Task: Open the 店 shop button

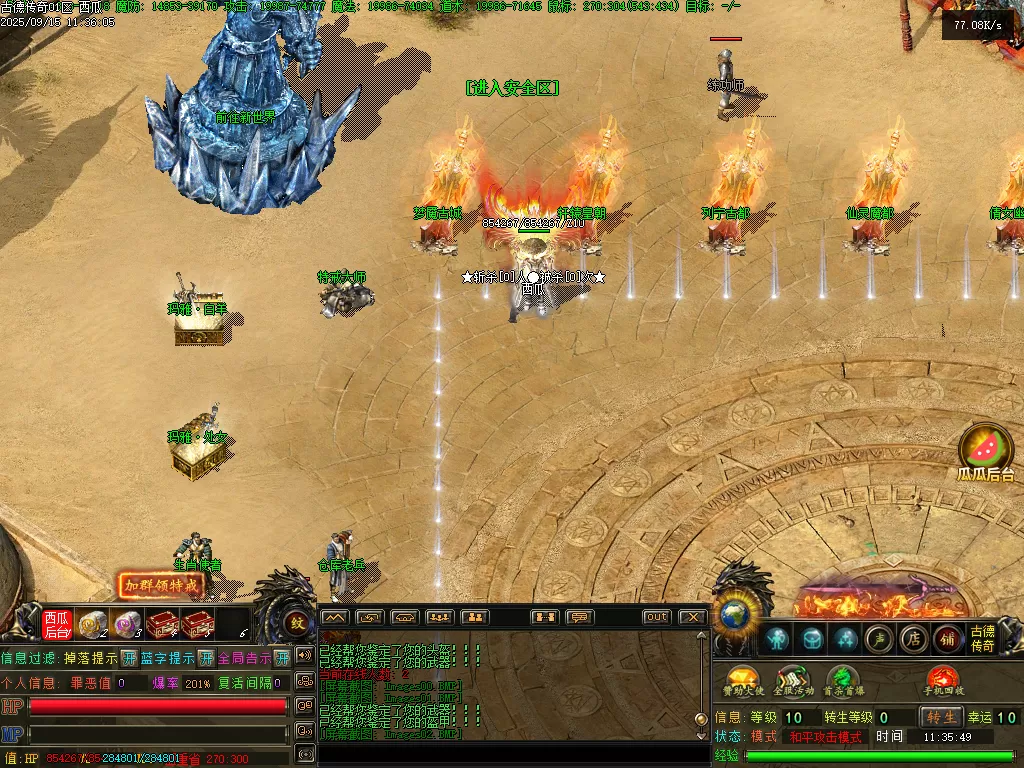Action: [x=912, y=638]
